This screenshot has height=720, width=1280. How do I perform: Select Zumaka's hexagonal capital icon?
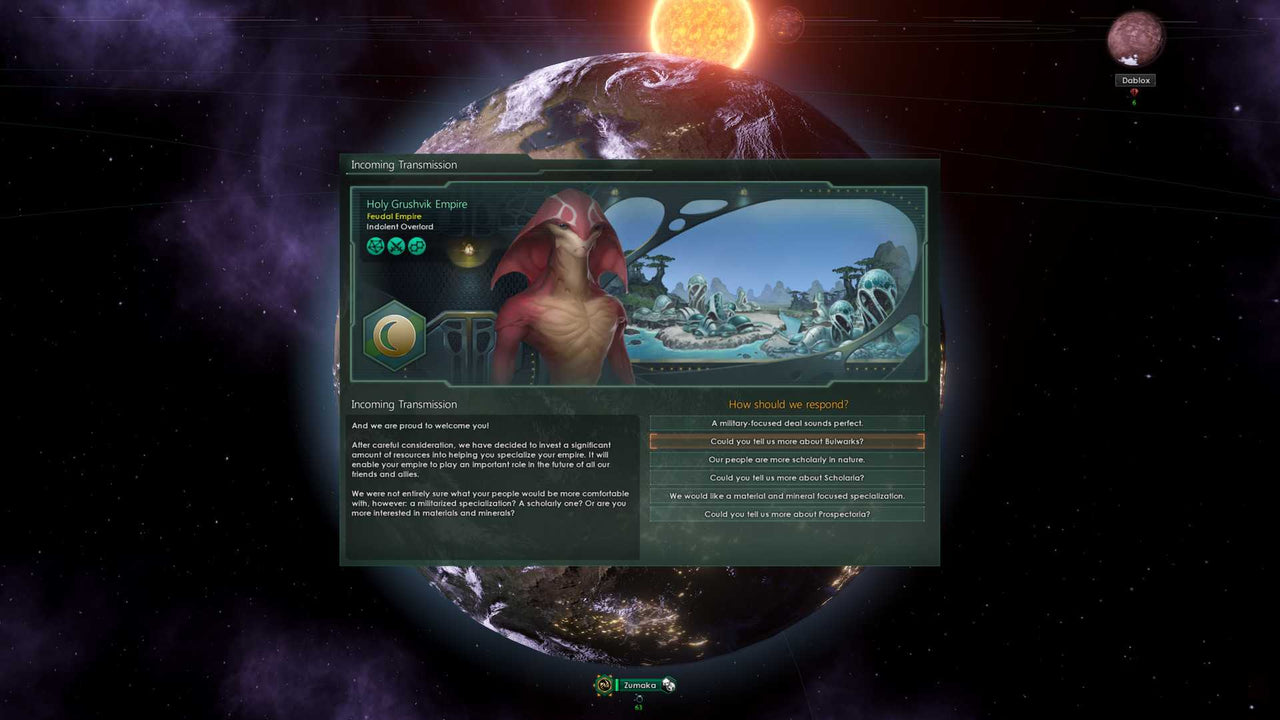coord(602,683)
